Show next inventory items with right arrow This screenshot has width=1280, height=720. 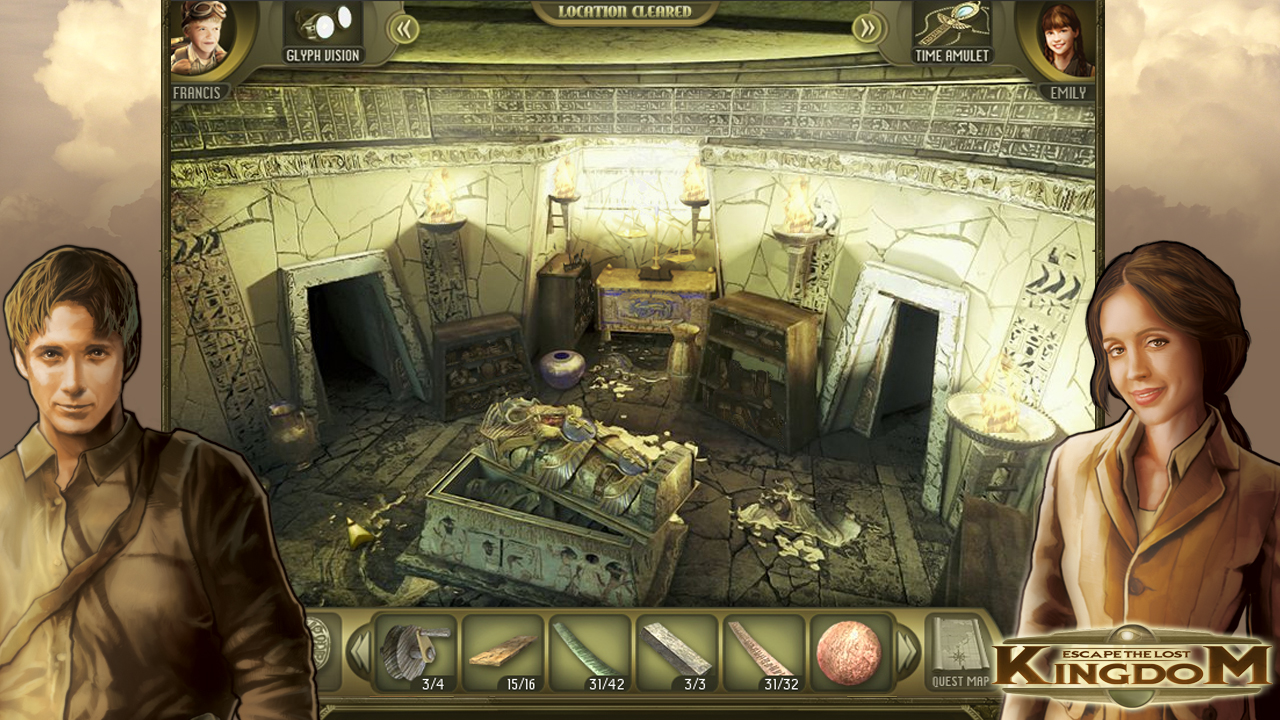pos(906,652)
